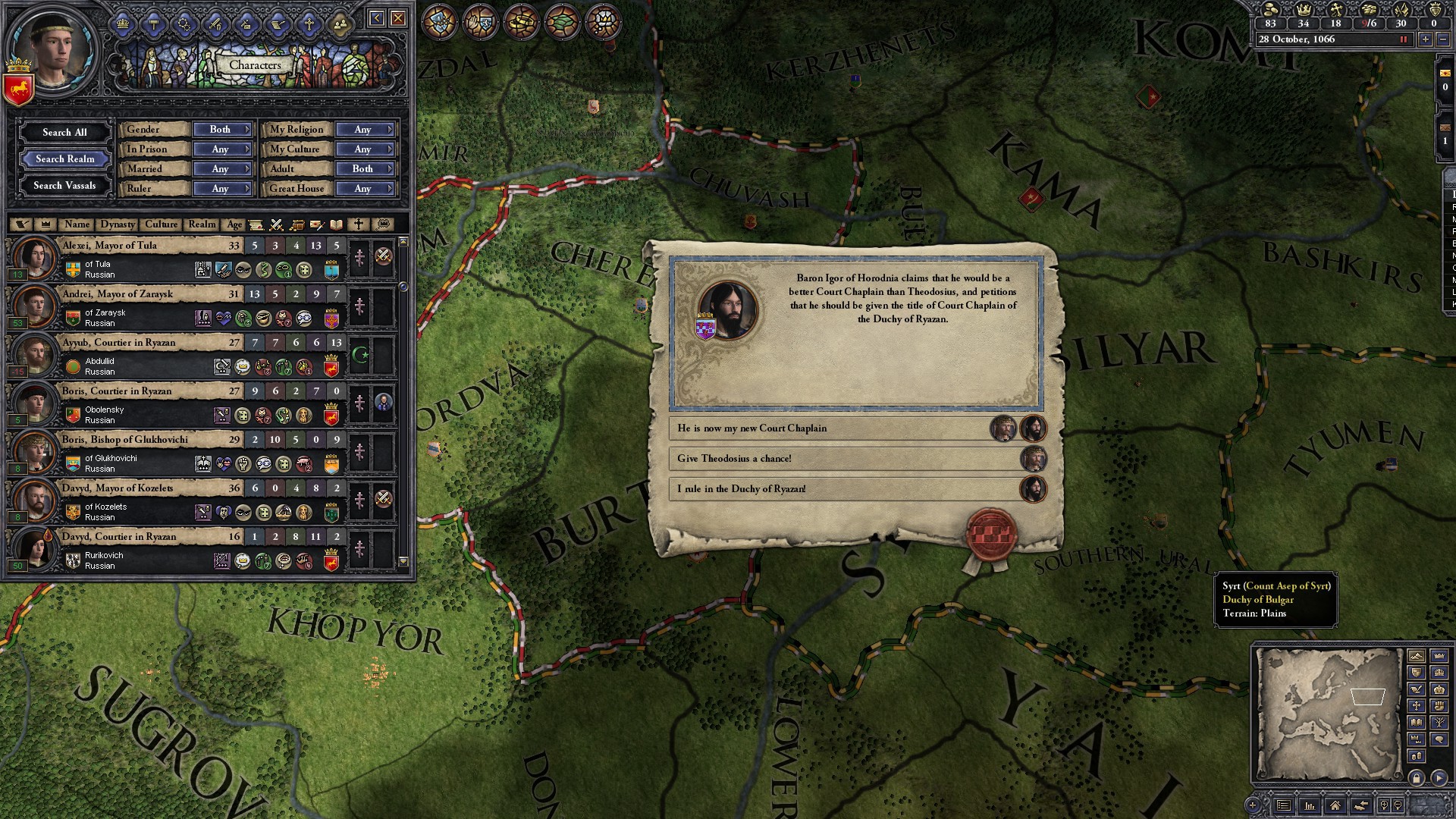Activate Search Realm filter
1456x819 pixels.
pyautogui.click(x=64, y=158)
